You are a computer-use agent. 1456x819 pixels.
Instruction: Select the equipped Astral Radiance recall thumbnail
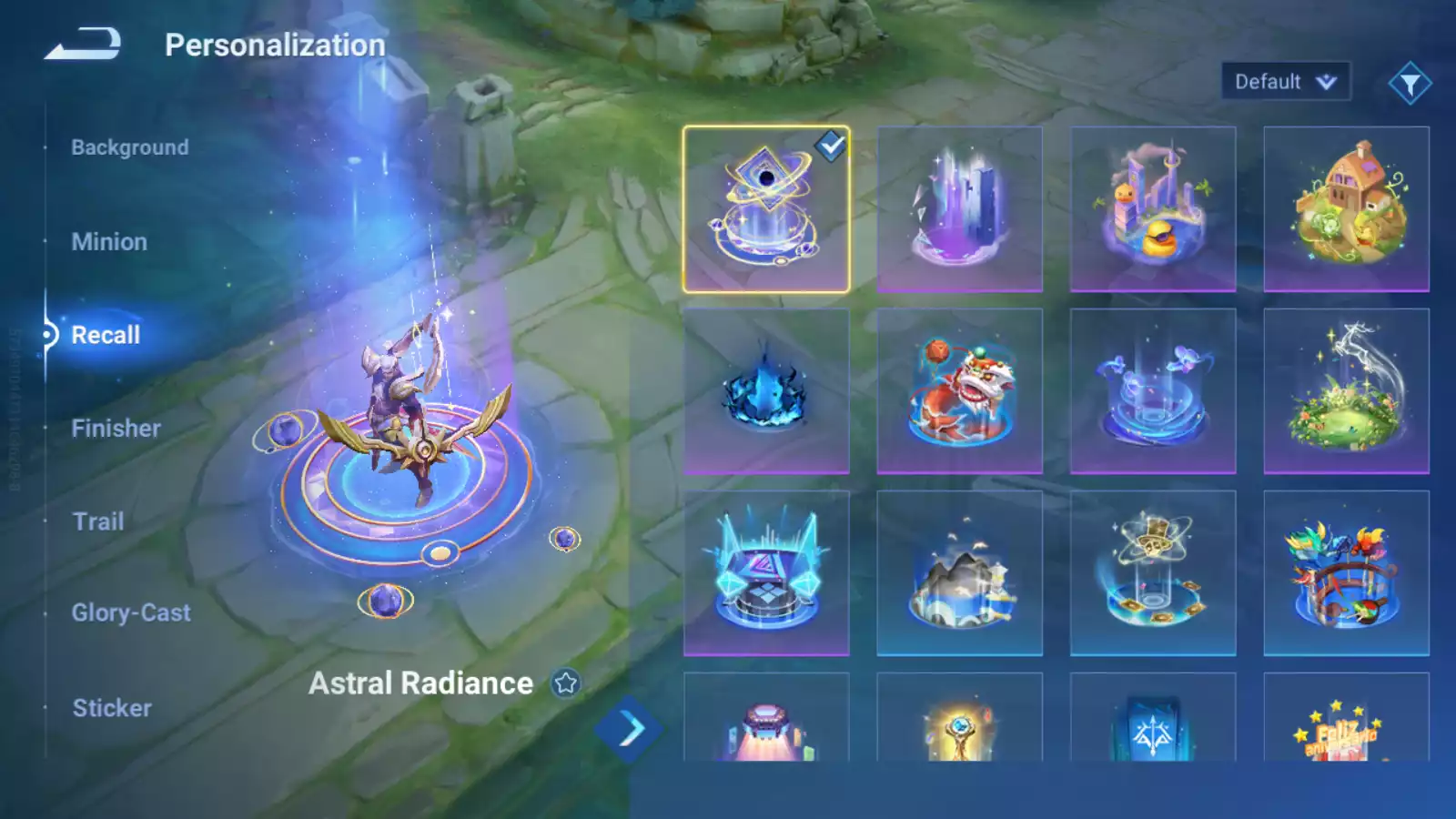(766, 209)
